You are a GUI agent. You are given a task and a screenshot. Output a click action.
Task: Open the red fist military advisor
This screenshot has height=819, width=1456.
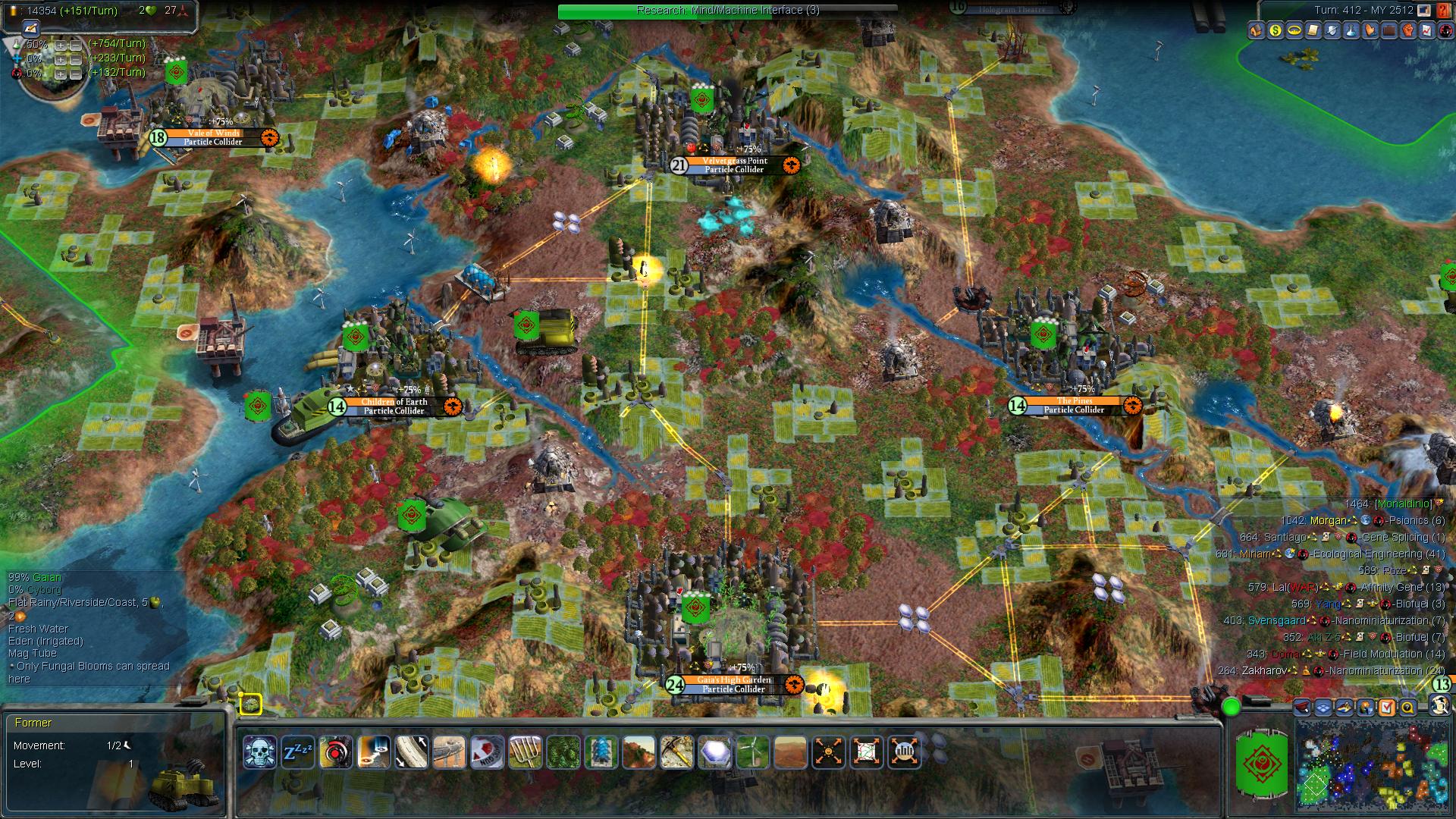pyautogui.click(x=1408, y=31)
